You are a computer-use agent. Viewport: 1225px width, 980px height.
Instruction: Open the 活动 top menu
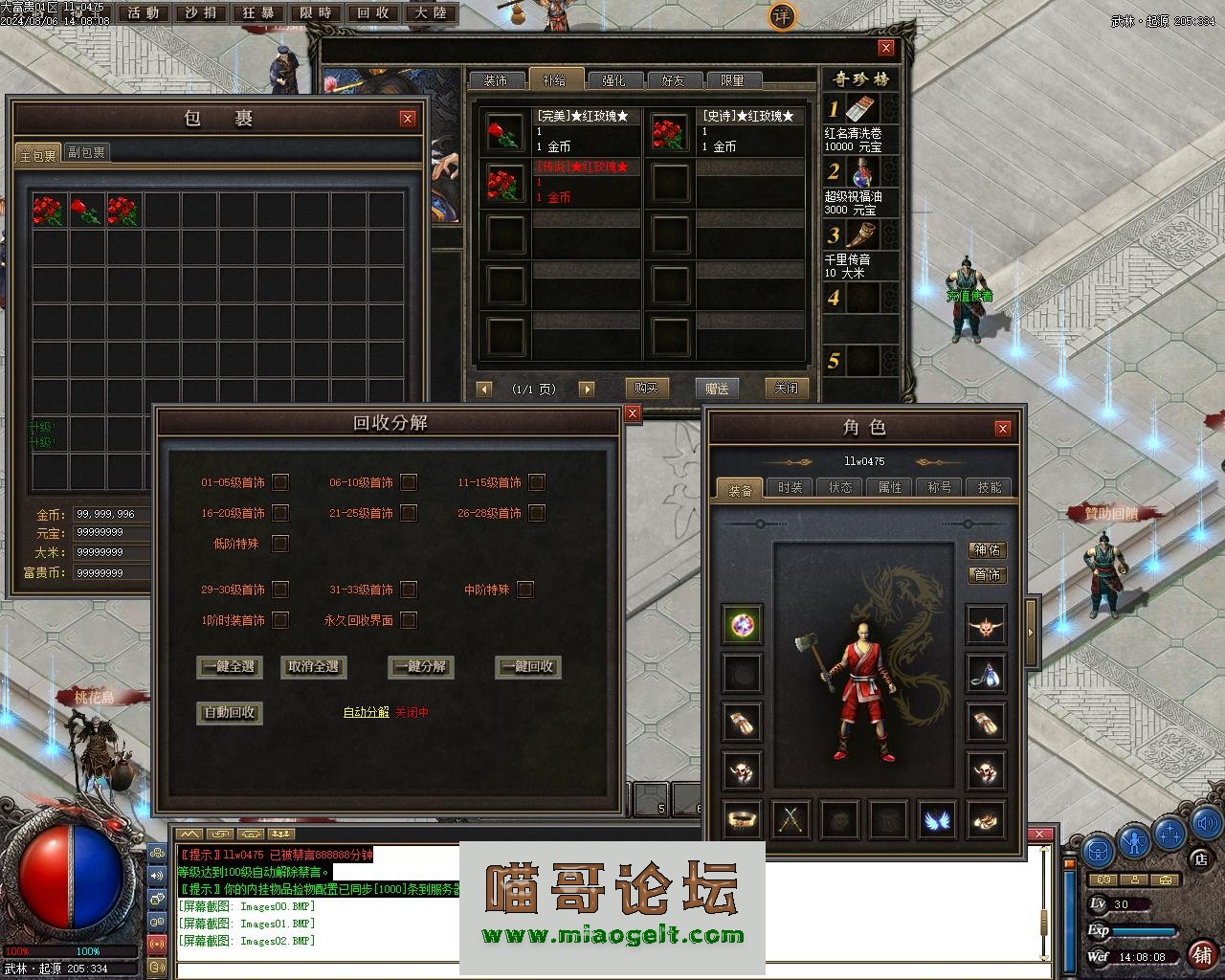tap(144, 13)
